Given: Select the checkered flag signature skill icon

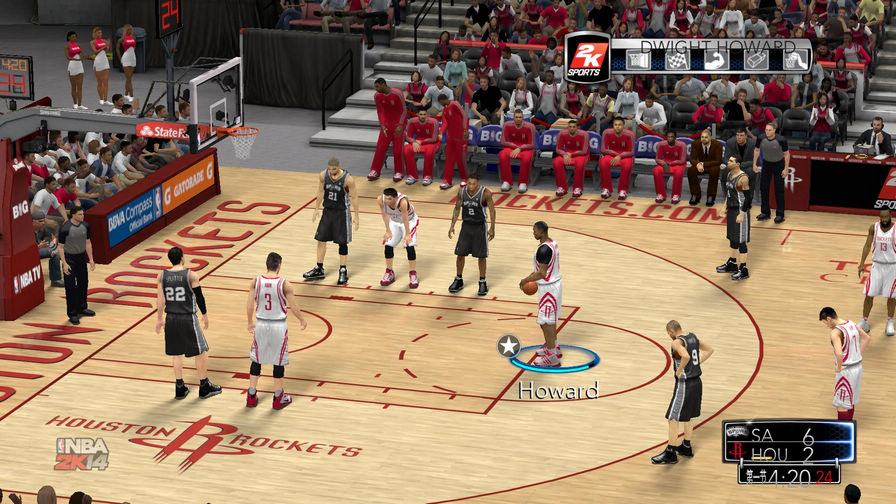Looking at the screenshot, I should point(676,60).
